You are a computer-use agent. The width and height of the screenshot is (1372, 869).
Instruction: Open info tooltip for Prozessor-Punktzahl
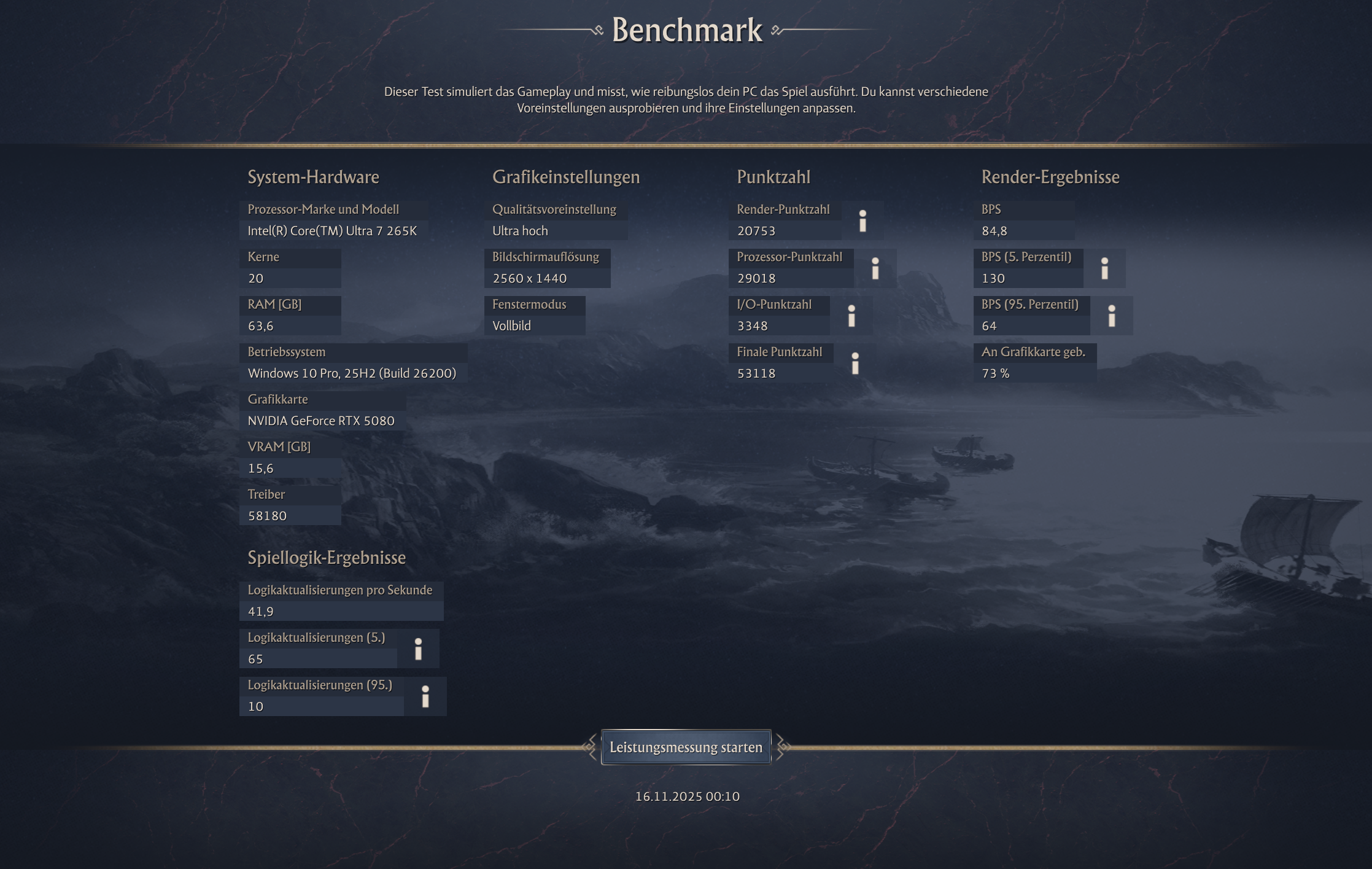(874, 268)
